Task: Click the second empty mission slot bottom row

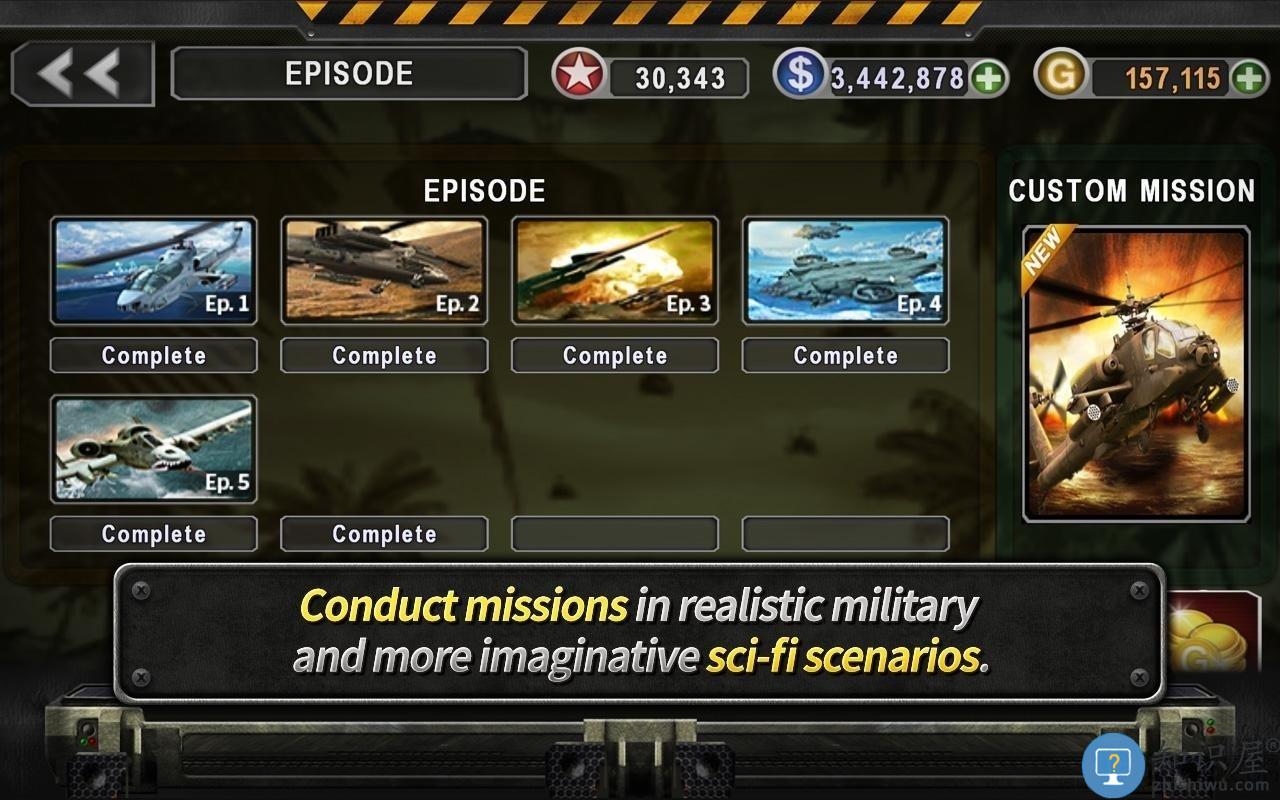Action: point(845,533)
